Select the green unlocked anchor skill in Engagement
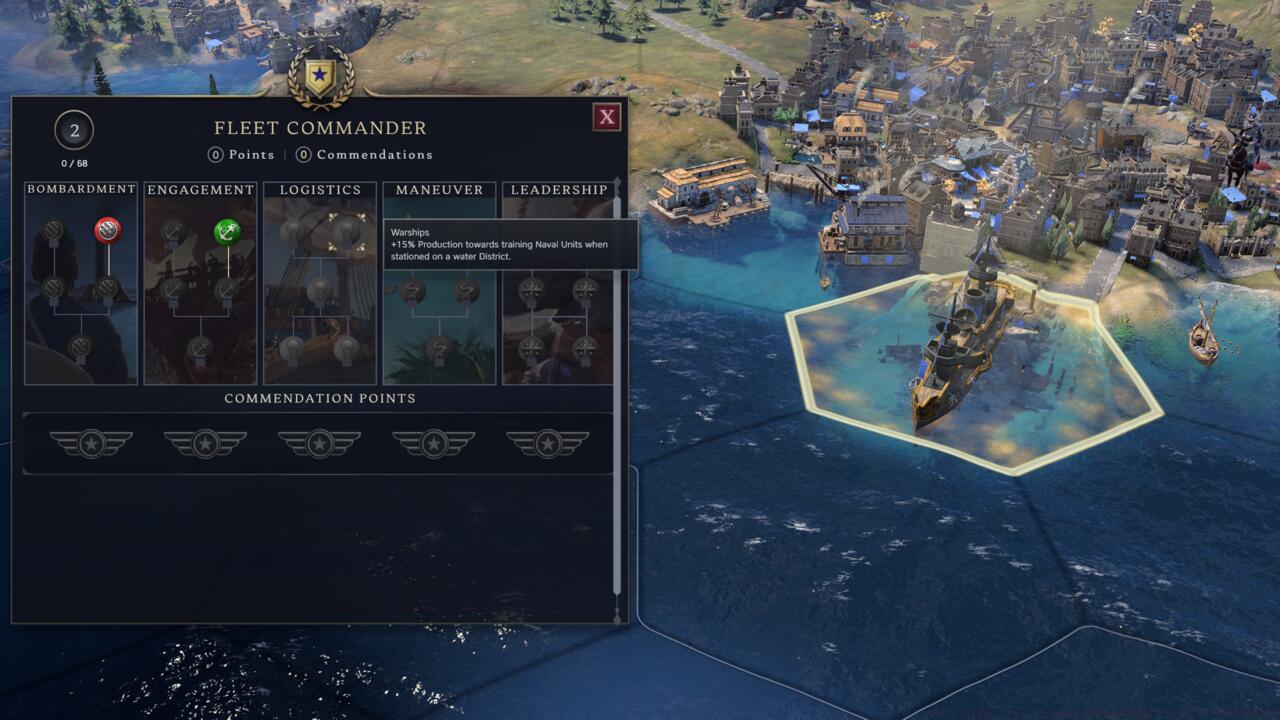 click(x=226, y=231)
